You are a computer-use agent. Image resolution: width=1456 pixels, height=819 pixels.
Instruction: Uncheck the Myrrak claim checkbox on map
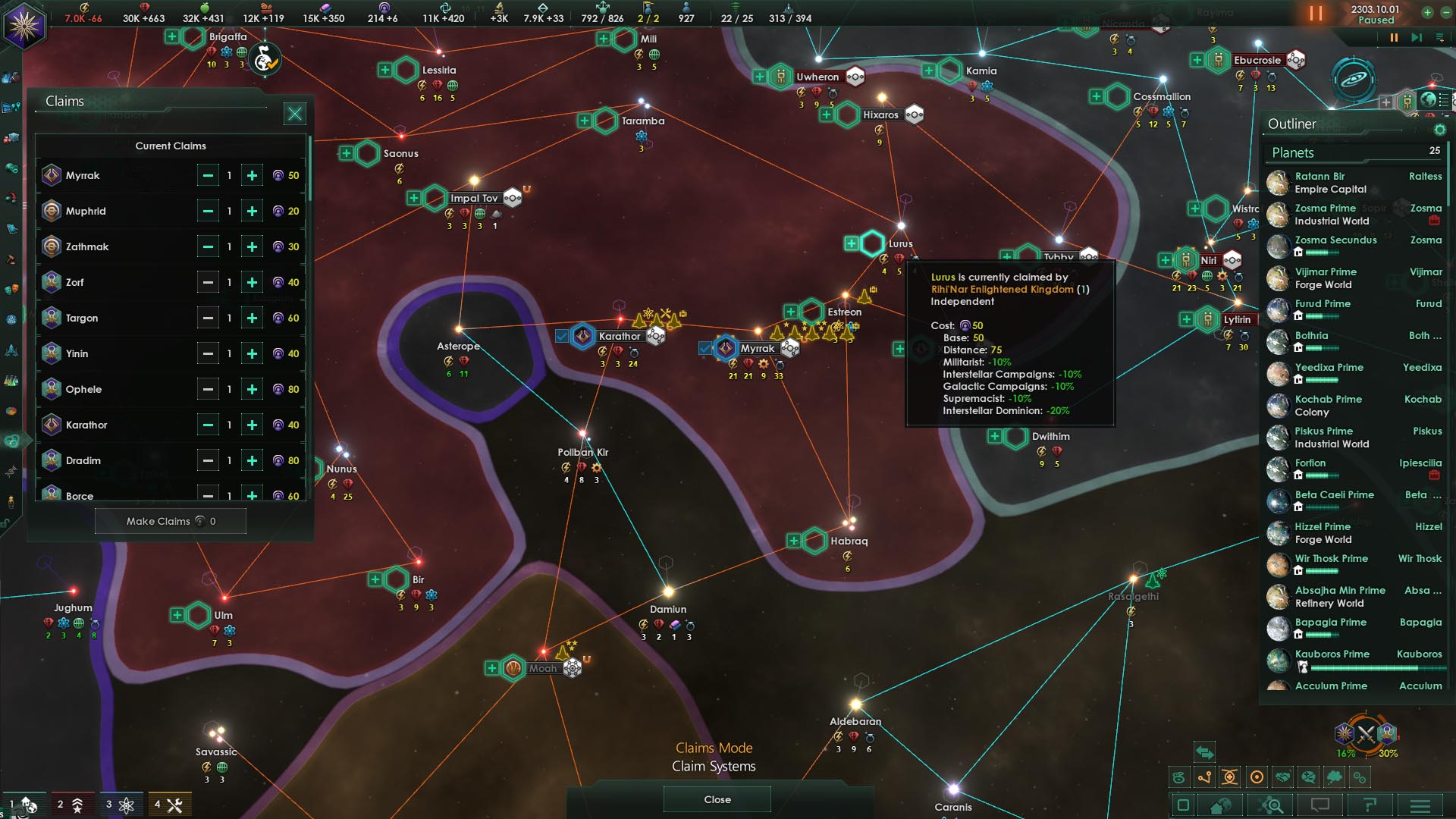(x=705, y=348)
